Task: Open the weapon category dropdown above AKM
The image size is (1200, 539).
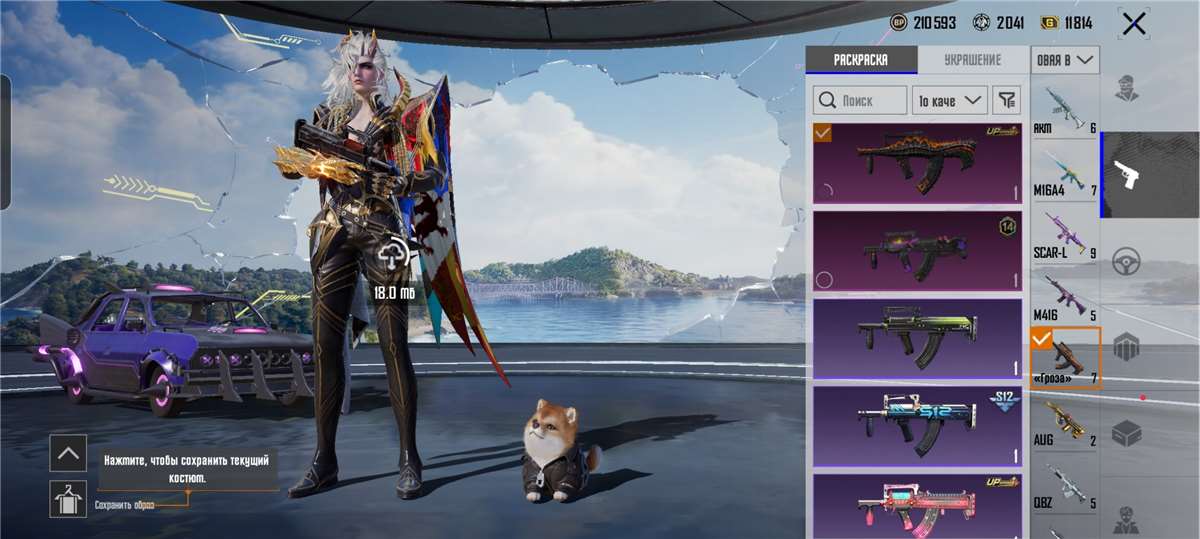Action: coord(1066,60)
